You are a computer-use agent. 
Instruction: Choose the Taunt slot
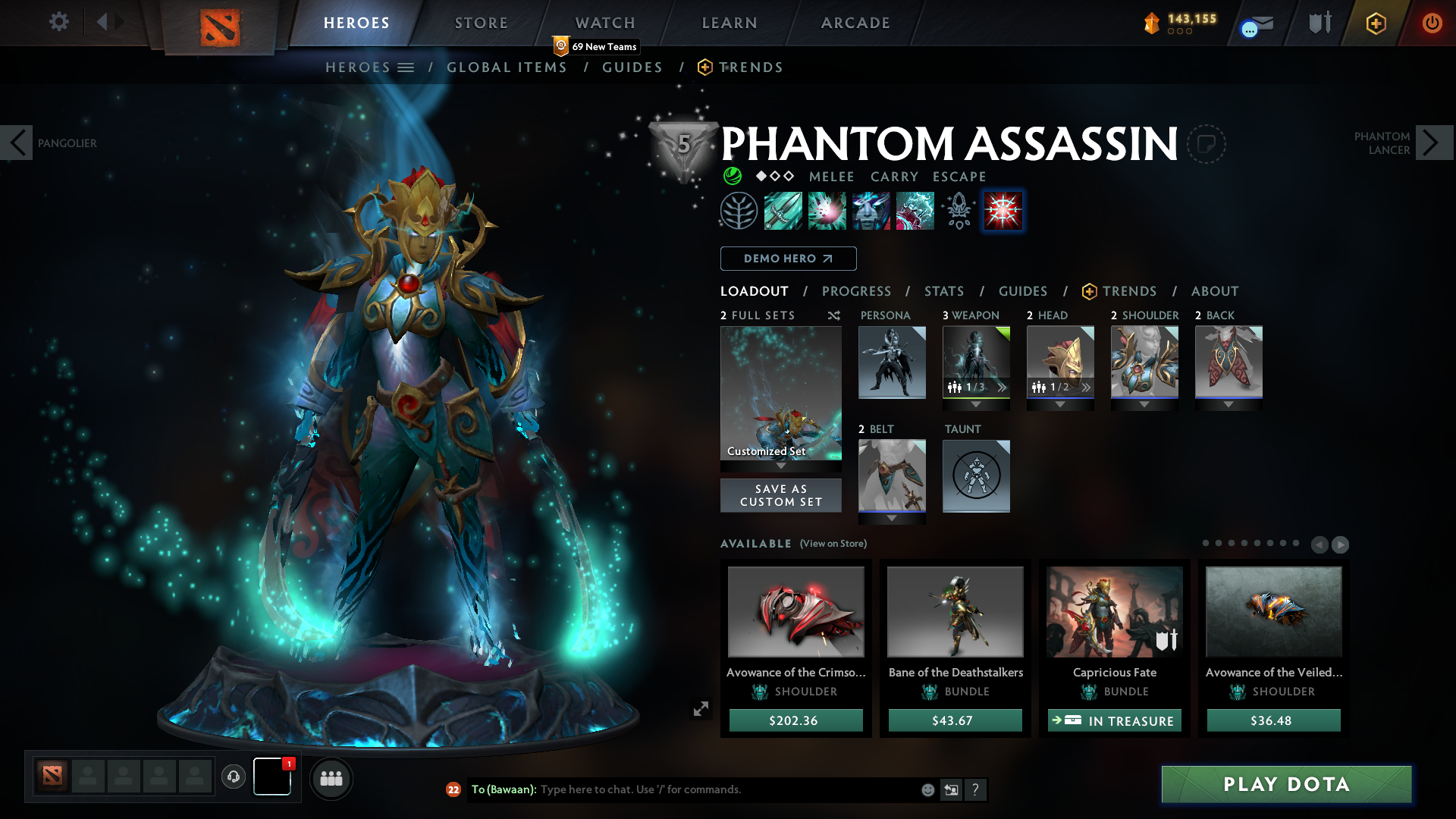pos(976,475)
